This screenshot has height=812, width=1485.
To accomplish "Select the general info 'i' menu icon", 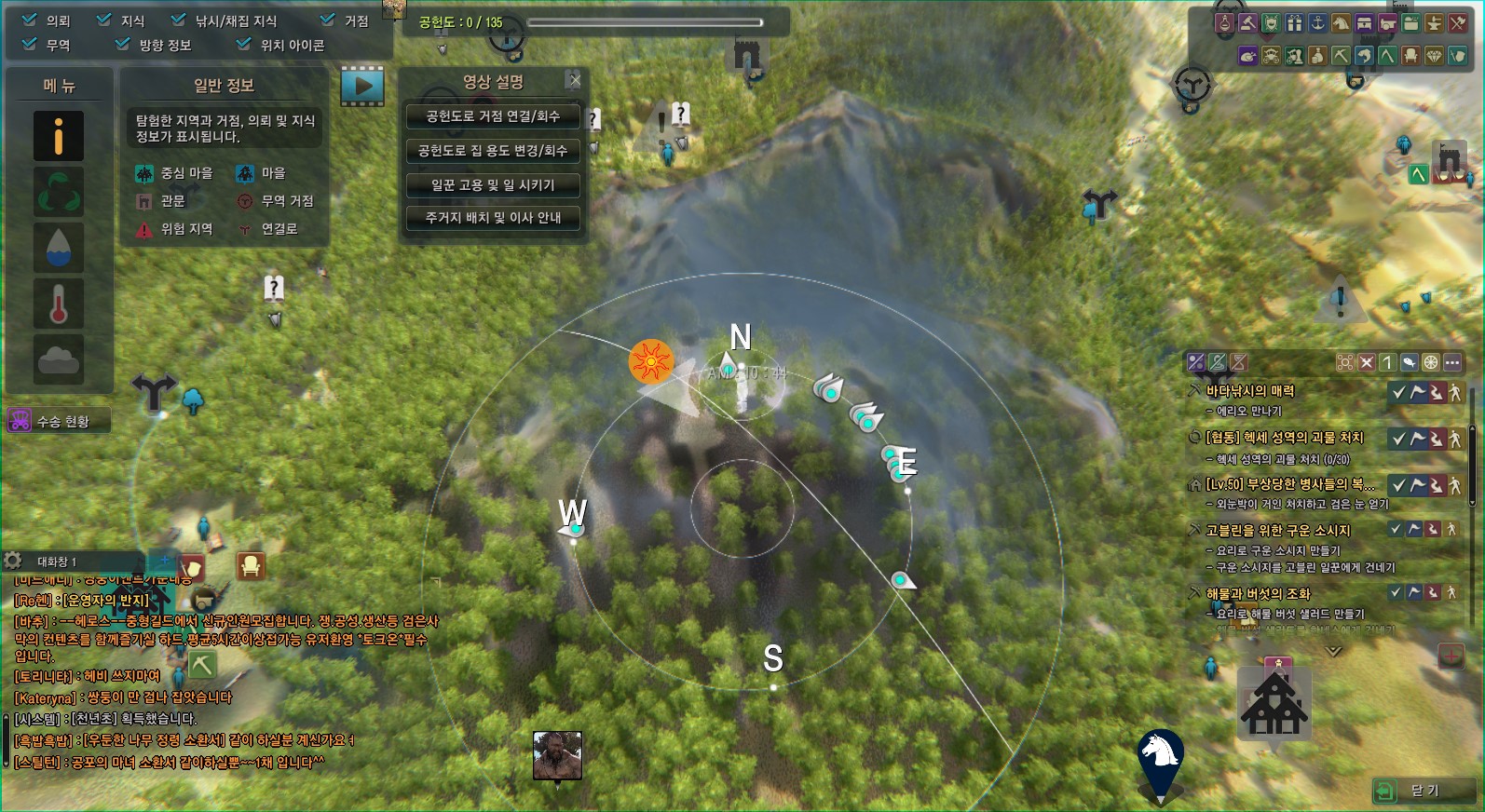I will (59, 137).
